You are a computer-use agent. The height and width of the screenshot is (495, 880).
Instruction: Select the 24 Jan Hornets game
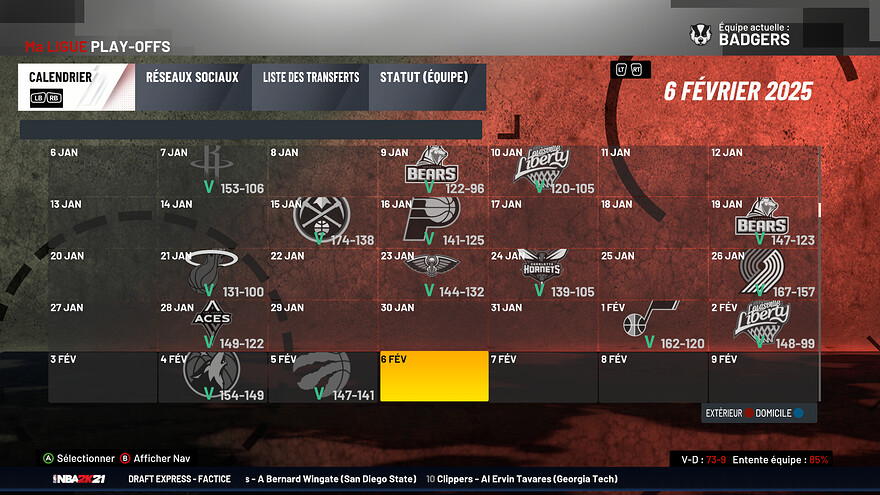543,274
